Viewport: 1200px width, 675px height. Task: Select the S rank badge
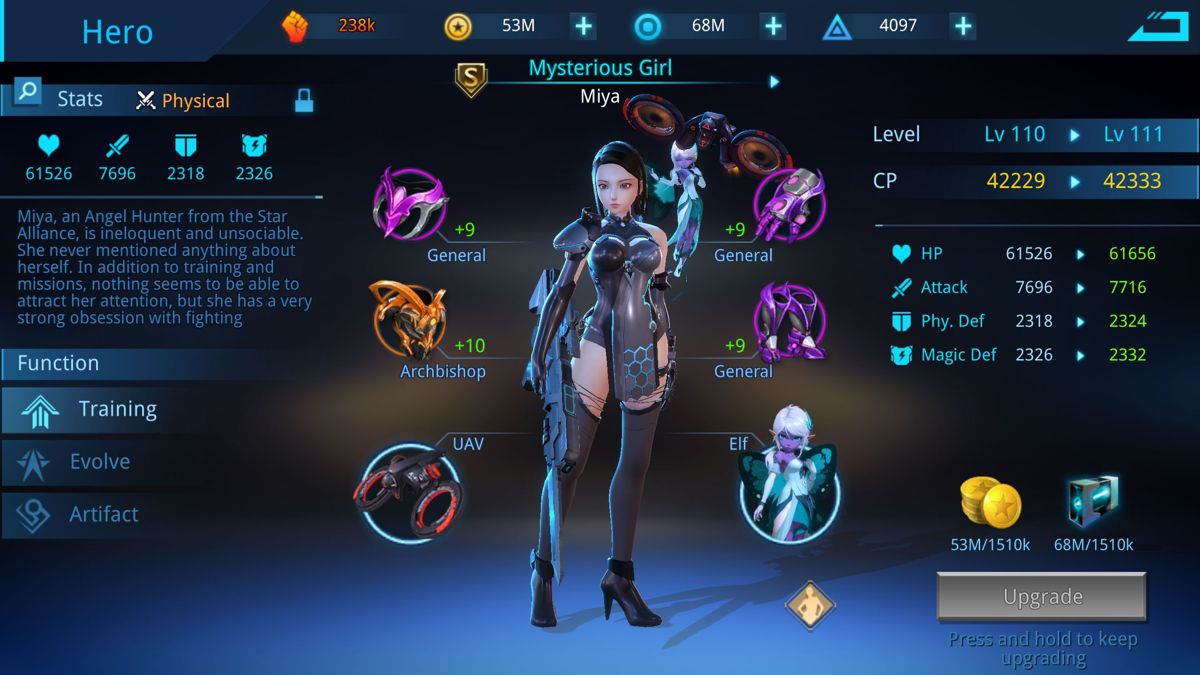pos(471,78)
